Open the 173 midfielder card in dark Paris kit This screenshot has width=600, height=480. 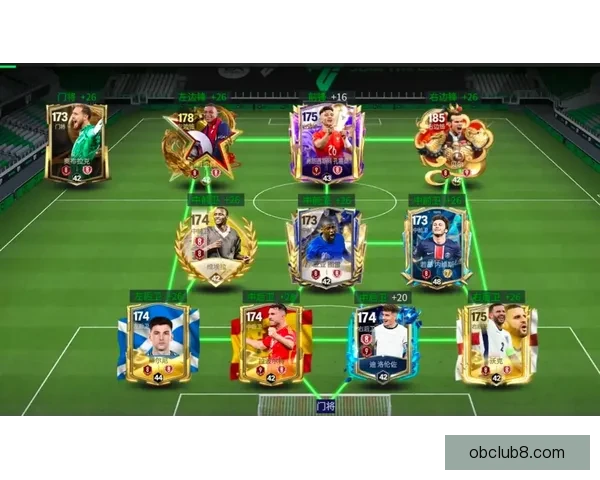point(437,246)
